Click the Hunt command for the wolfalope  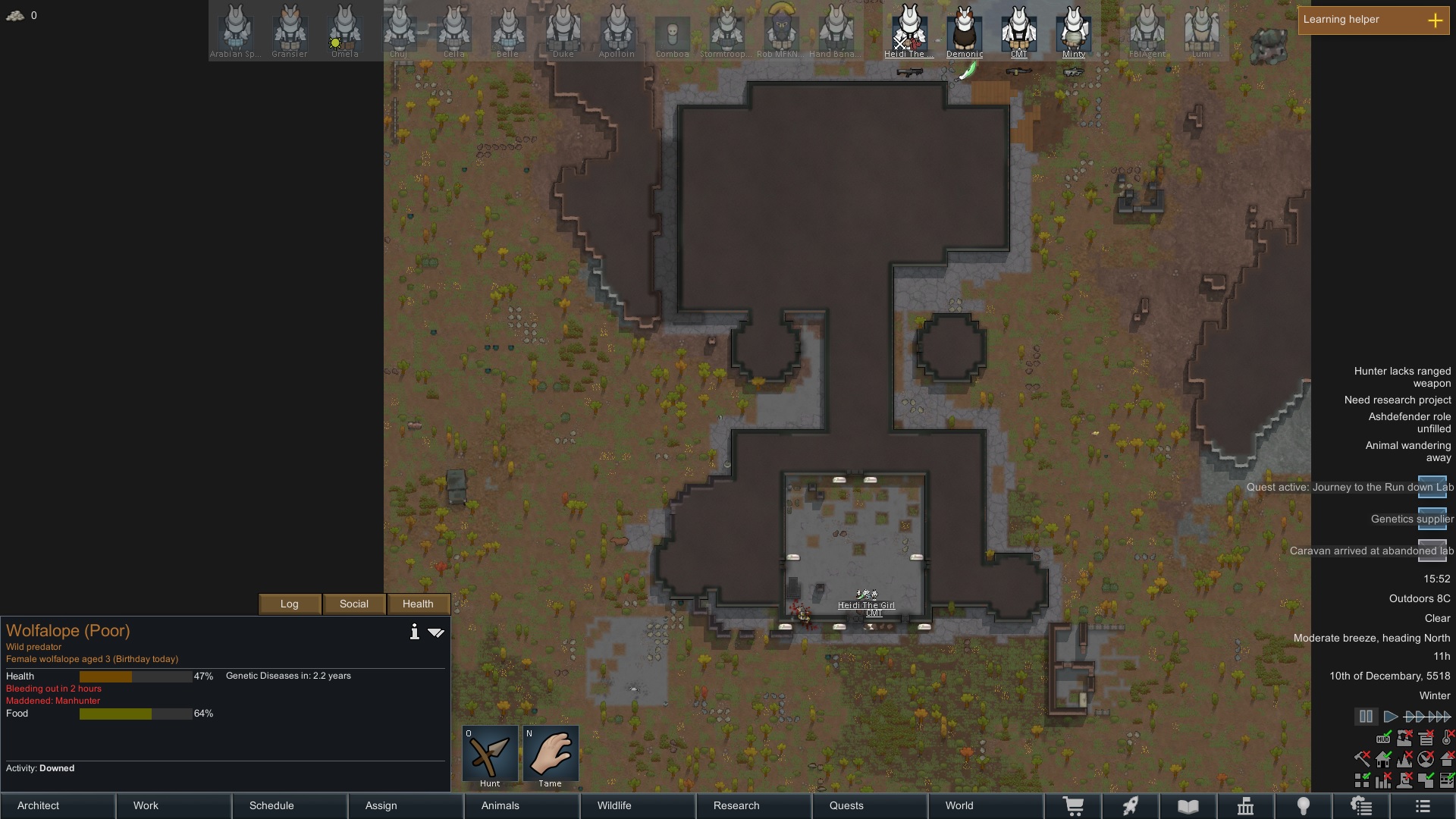490,755
